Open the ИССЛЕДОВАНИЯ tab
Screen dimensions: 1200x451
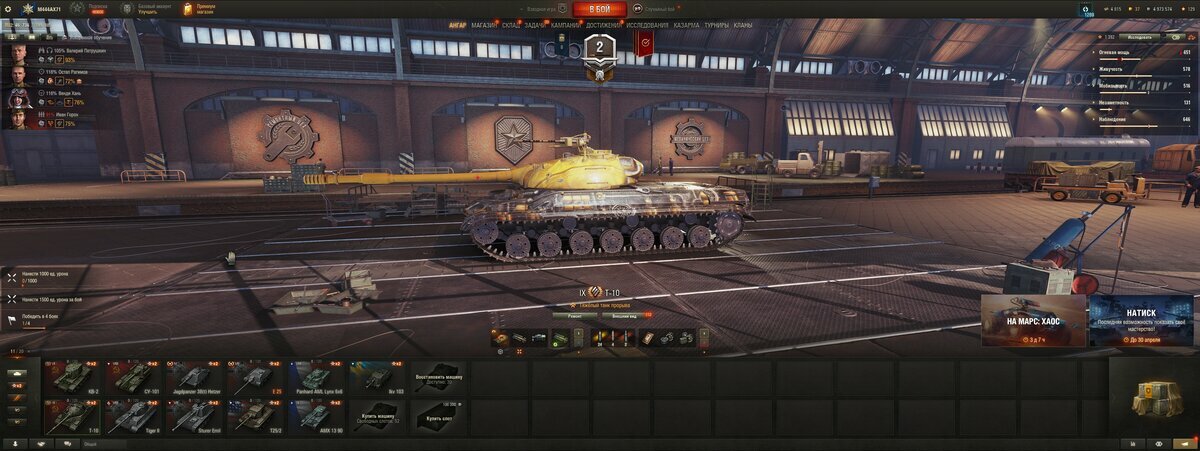pos(648,25)
